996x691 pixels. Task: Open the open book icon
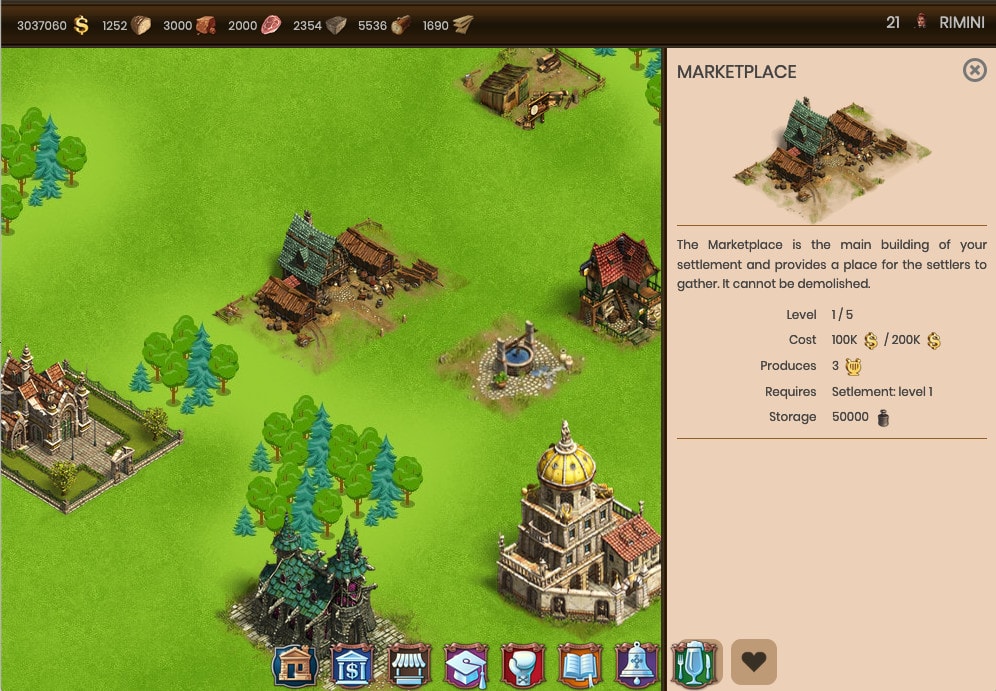579,665
